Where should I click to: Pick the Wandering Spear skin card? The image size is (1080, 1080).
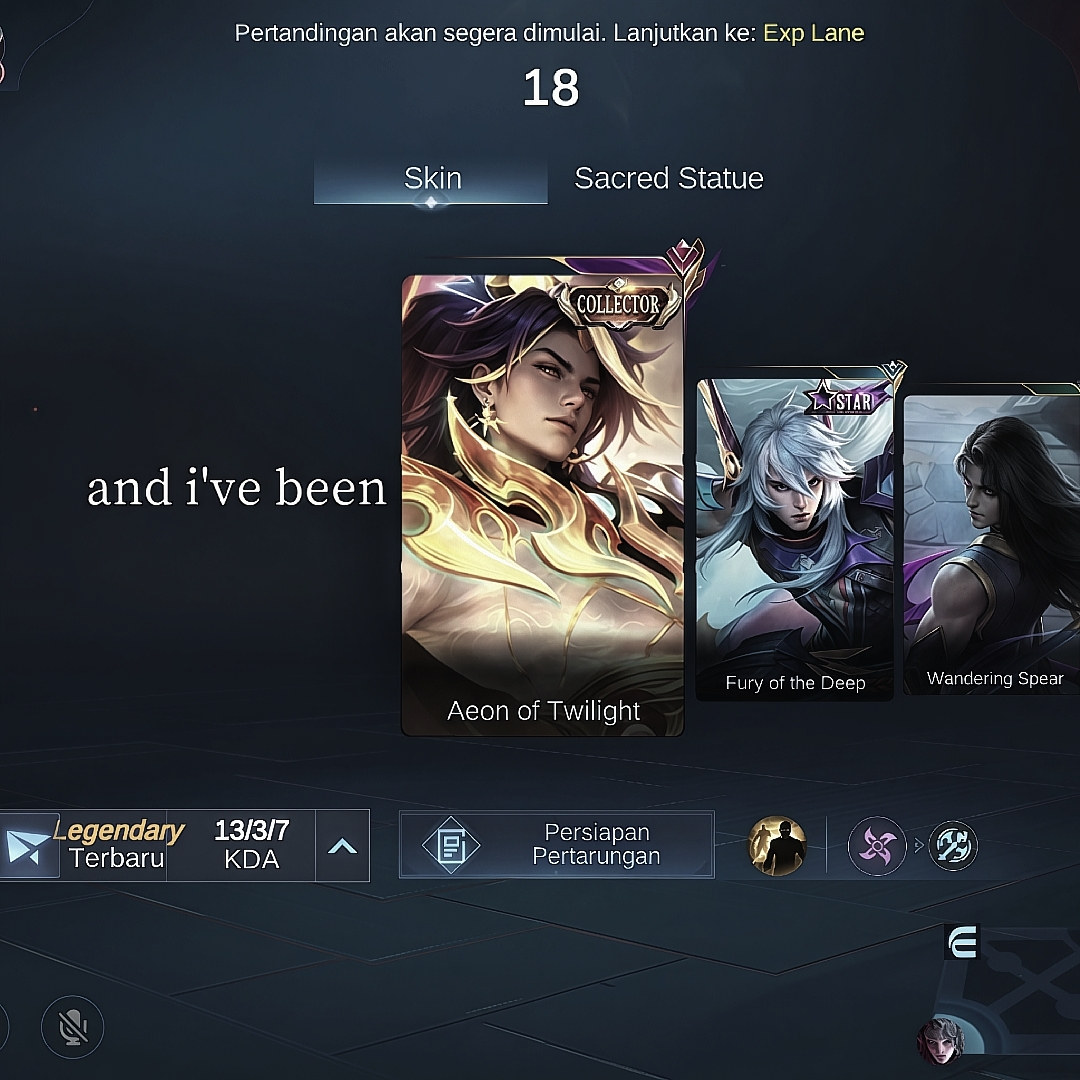992,538
